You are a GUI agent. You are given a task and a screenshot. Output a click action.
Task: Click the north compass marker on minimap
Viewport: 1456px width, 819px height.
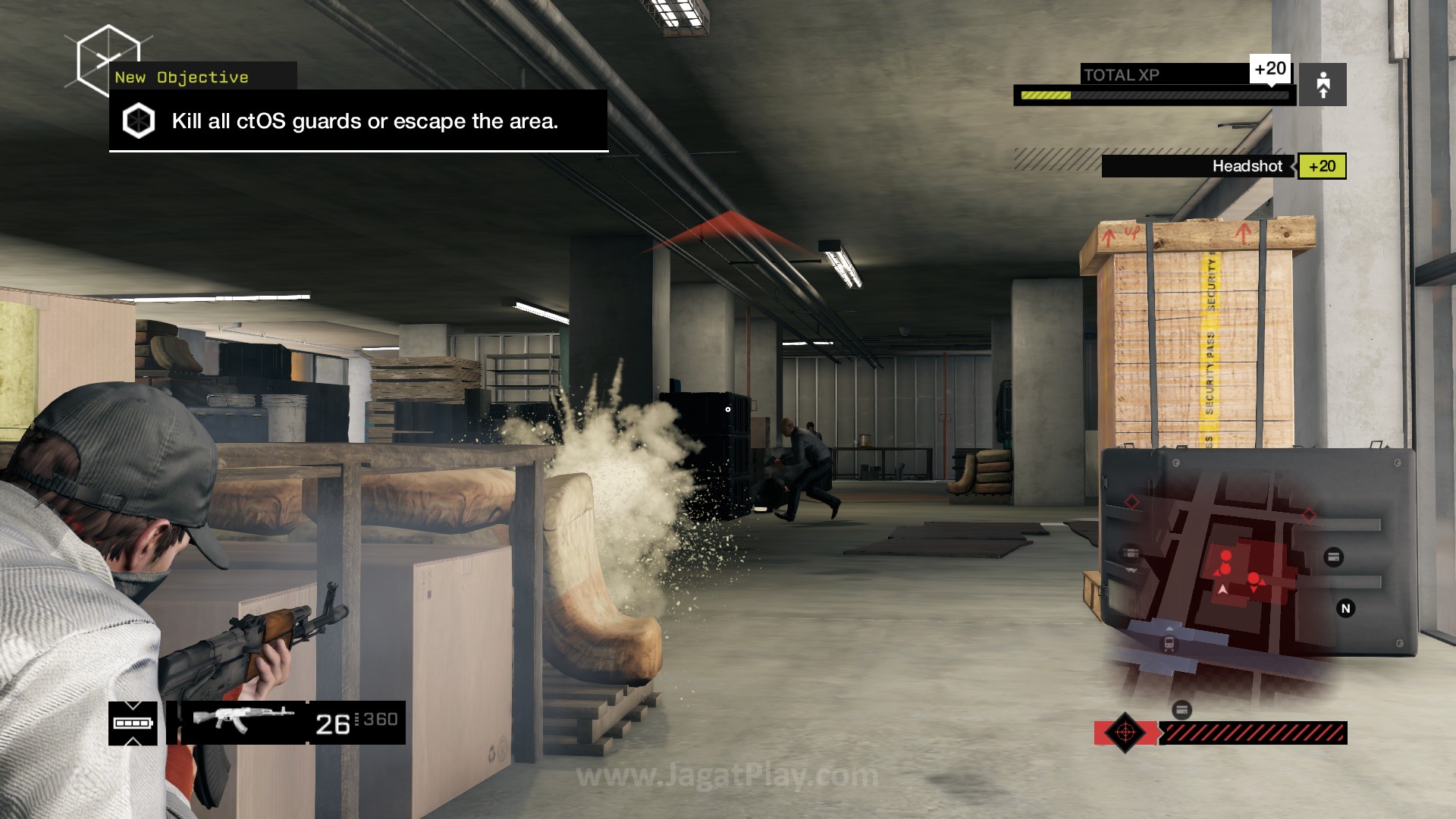pos(1345,608)
